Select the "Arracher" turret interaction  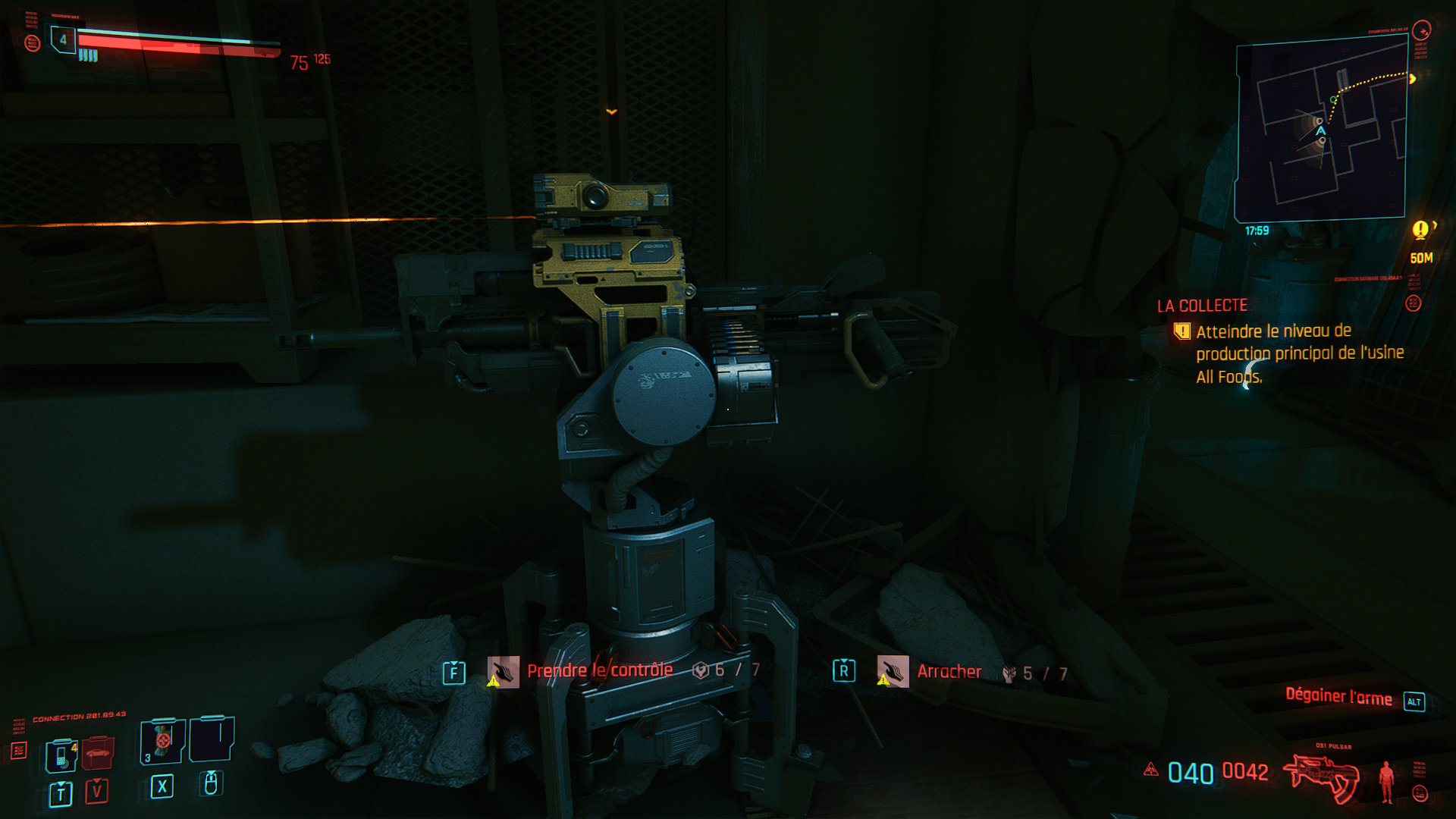[x=949, y=672]
